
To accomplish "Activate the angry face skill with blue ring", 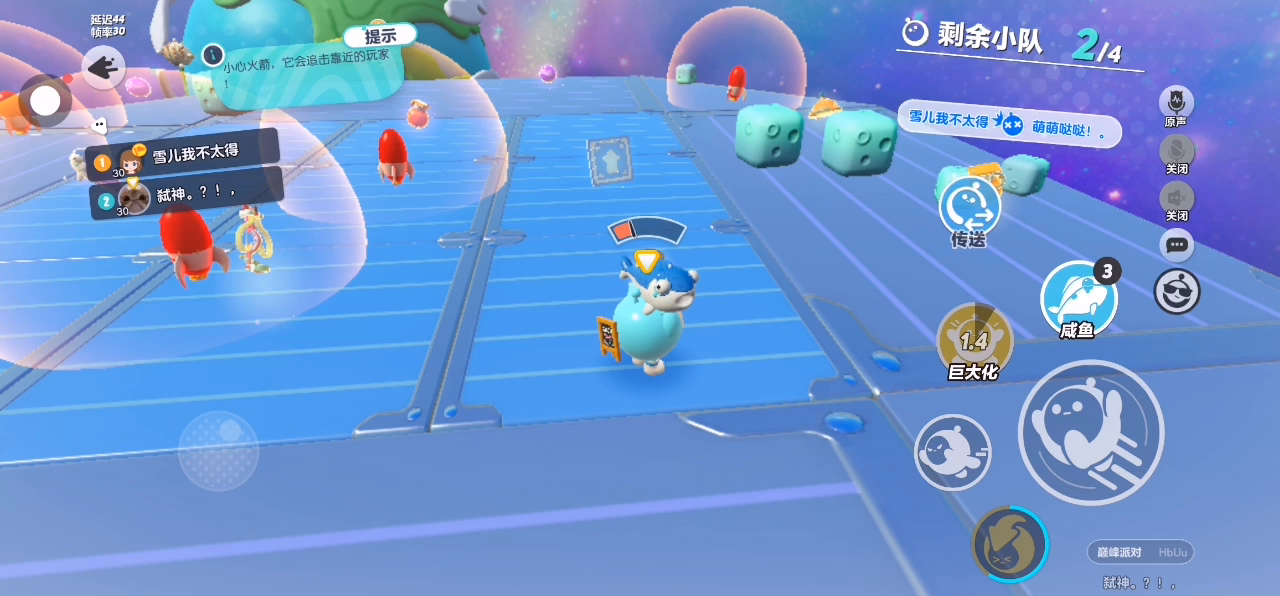I will click(x=1010, y=545).
